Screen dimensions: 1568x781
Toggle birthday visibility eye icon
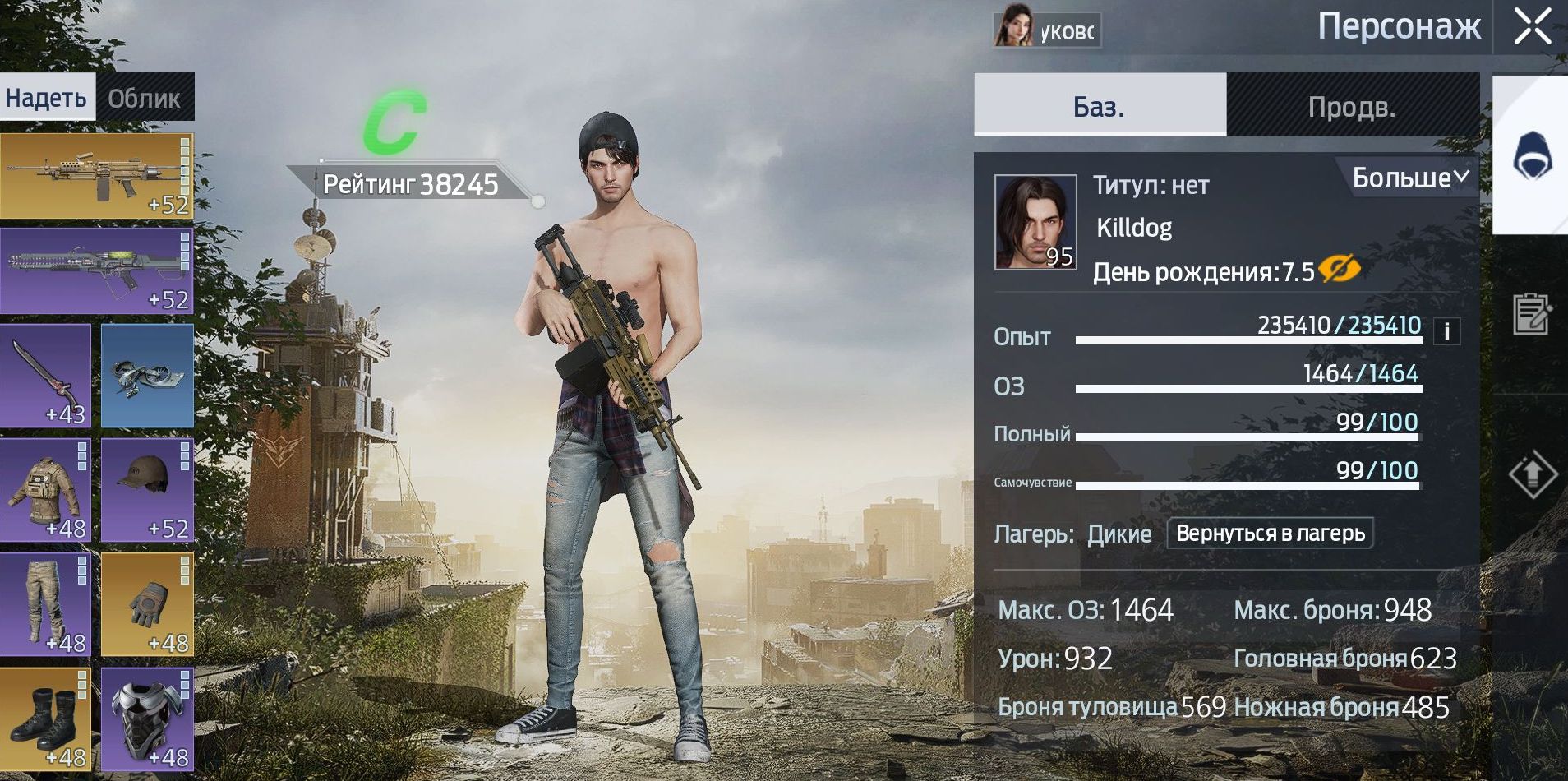pos(1339,269)
